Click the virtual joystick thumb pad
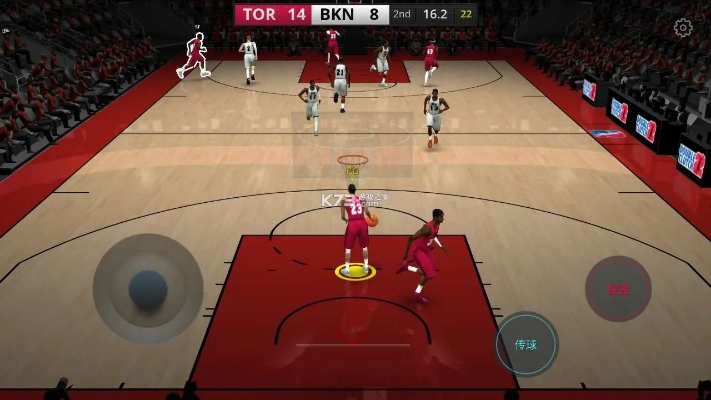Viewport: 711px width, 400px height. tap(148, 289)
